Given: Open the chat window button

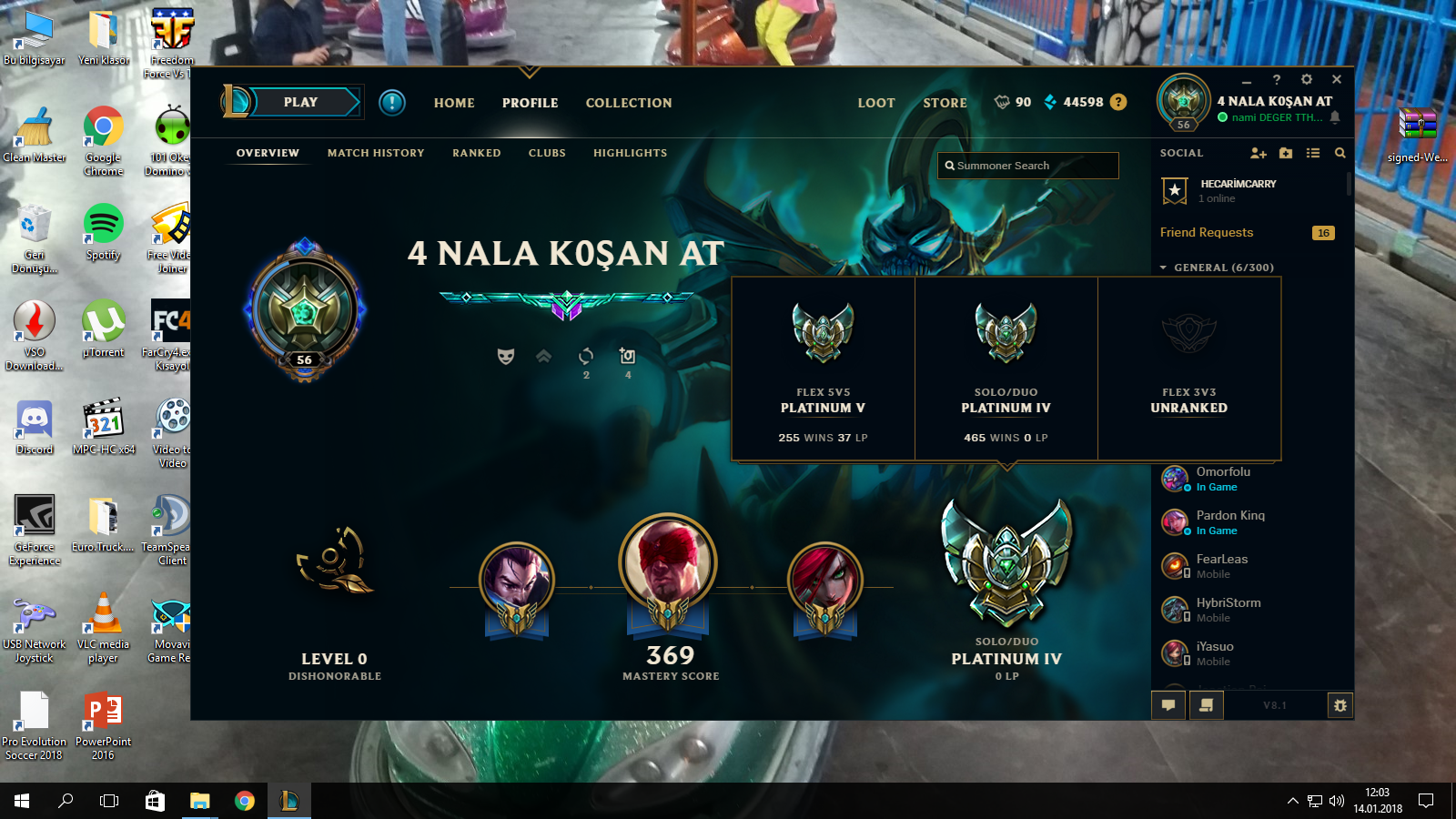Looking at the screenshot, I should tap(1168, 704).
